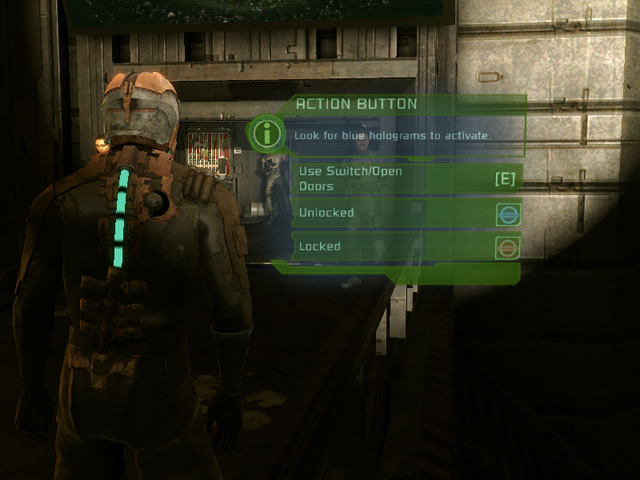
Task: Click the blue Unlocked hologram icon
Action: 507,214
